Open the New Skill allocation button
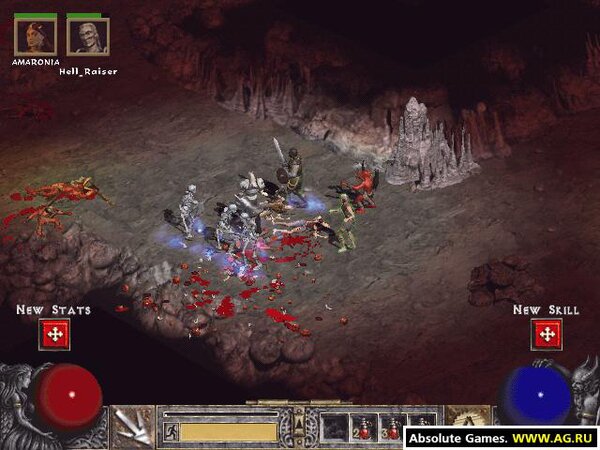Image resolution: width=600 pixels, height=450 pixels. coord(547,334)
